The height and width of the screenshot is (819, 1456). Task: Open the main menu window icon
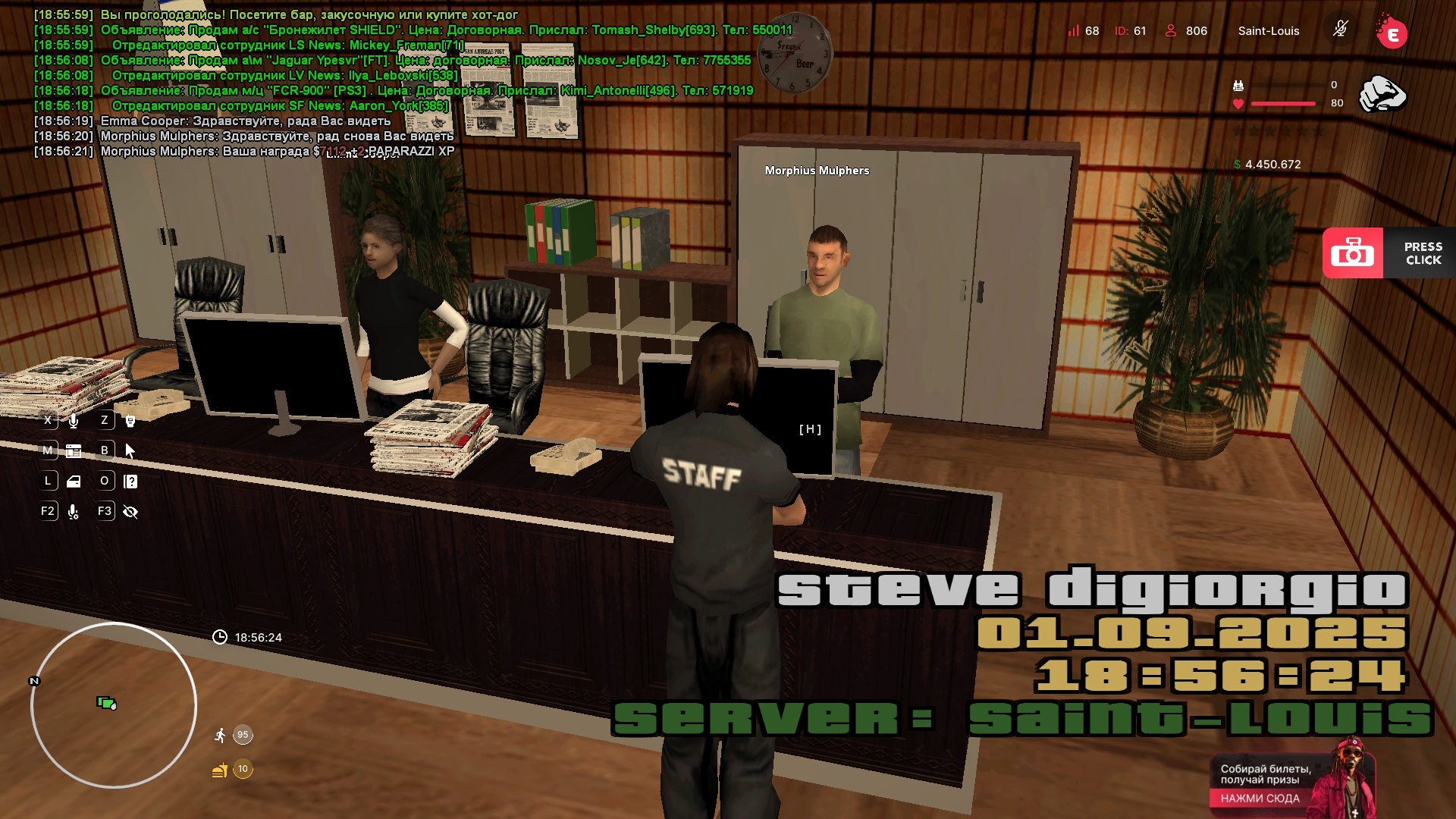tap(74, 451)
